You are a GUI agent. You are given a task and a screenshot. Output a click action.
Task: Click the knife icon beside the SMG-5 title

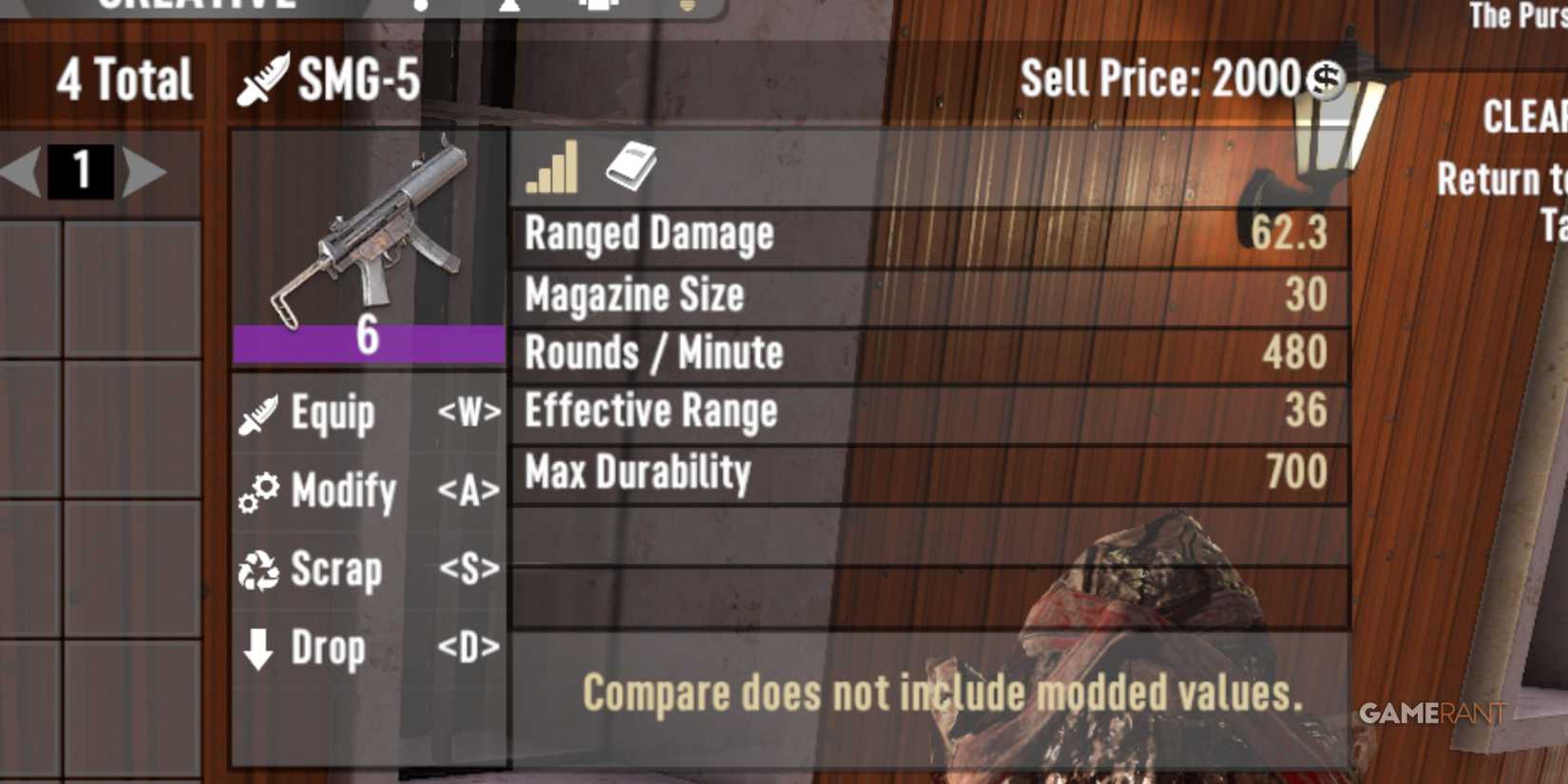tap(263, 81)
